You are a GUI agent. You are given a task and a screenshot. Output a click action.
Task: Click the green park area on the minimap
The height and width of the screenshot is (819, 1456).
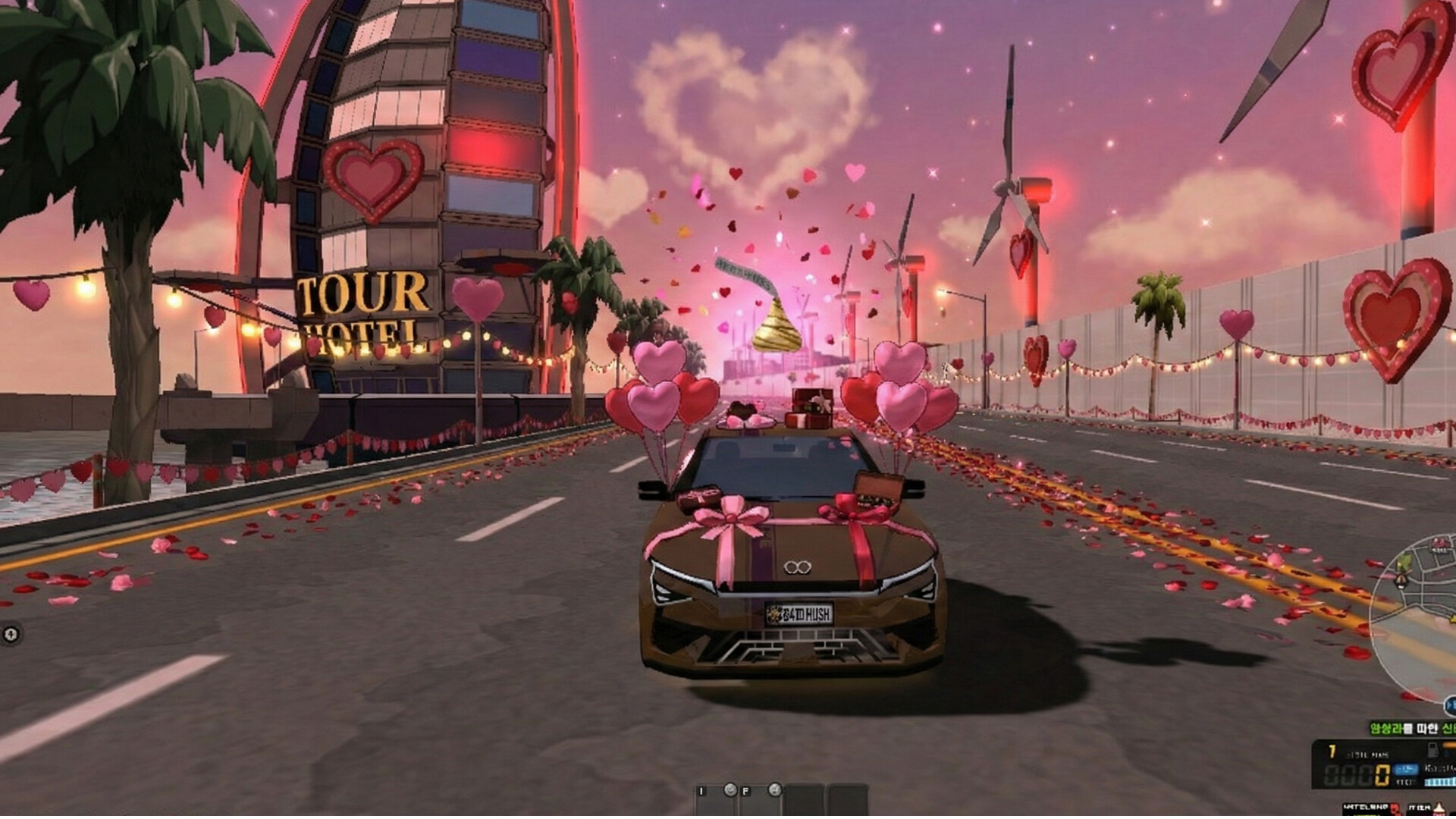tap(1405, 561)
